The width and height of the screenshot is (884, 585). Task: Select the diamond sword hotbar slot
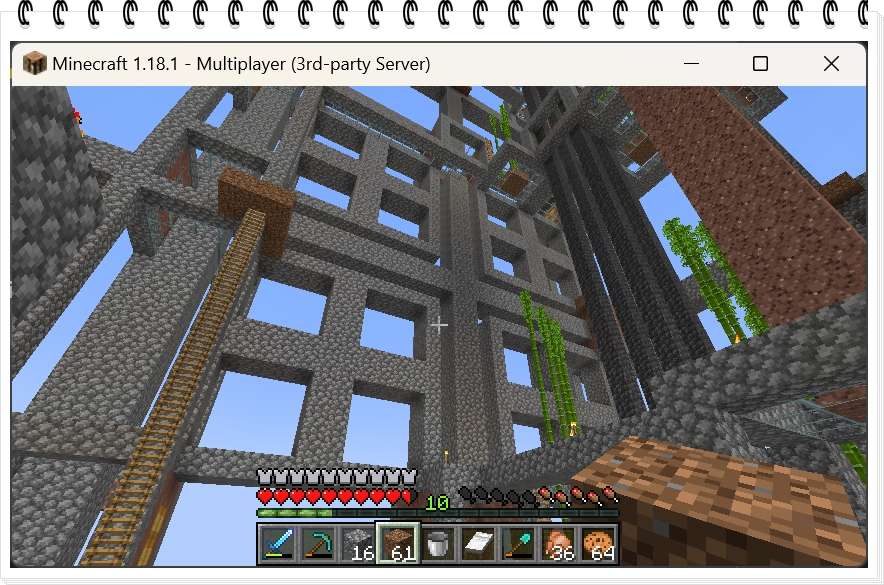pos(277,544)
